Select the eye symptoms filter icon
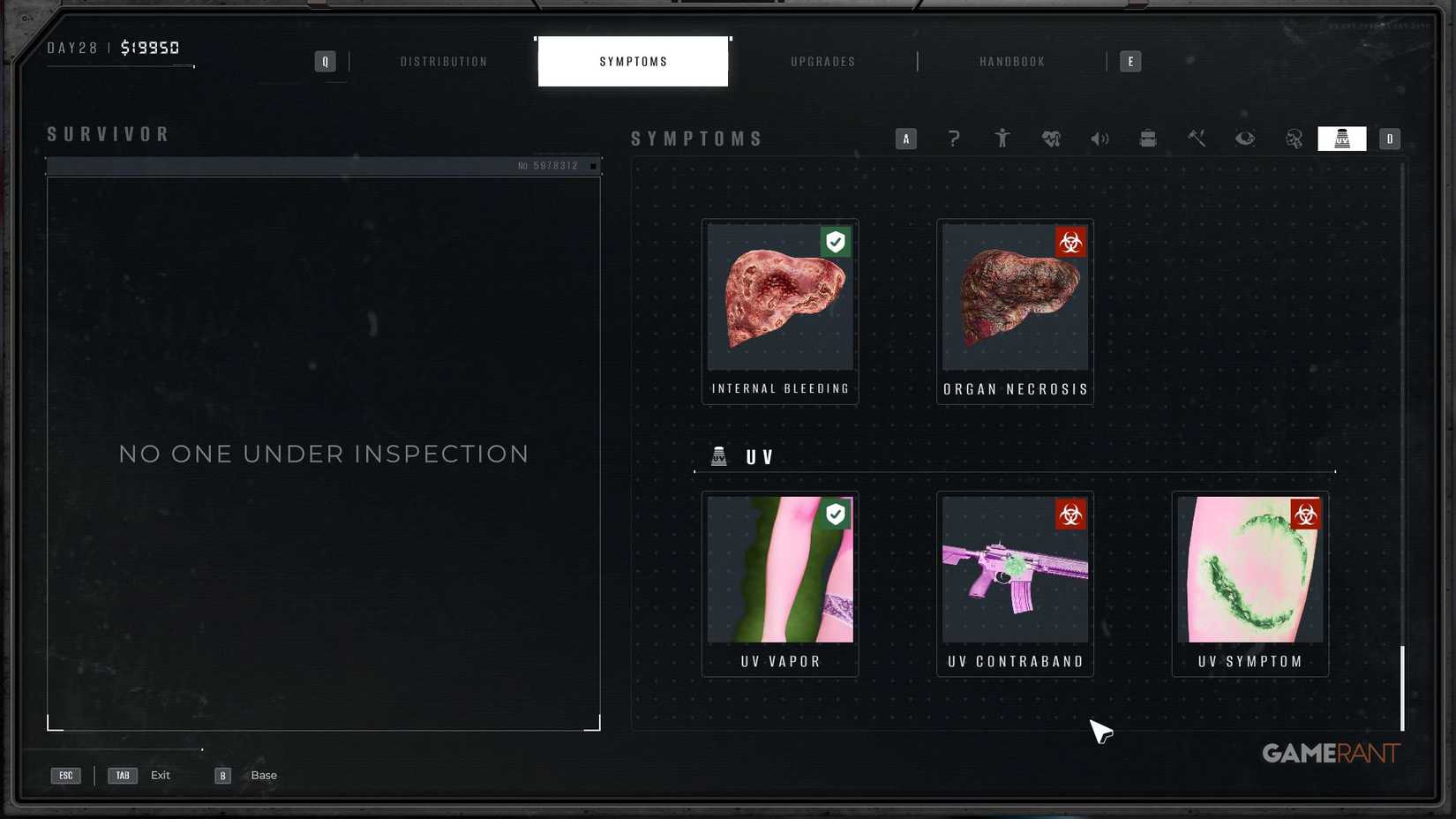1456x819 pixels. pos(1245,139)
